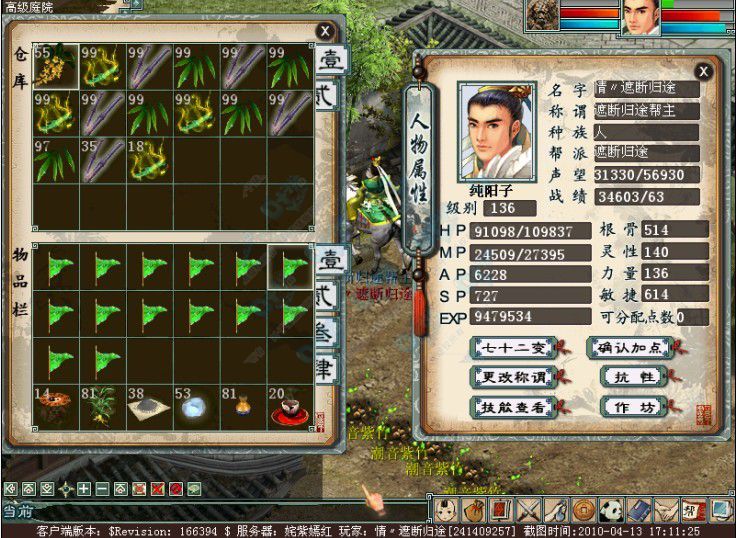View skills with 技能查看
736x538 pixels.
[x=505, y=407]
